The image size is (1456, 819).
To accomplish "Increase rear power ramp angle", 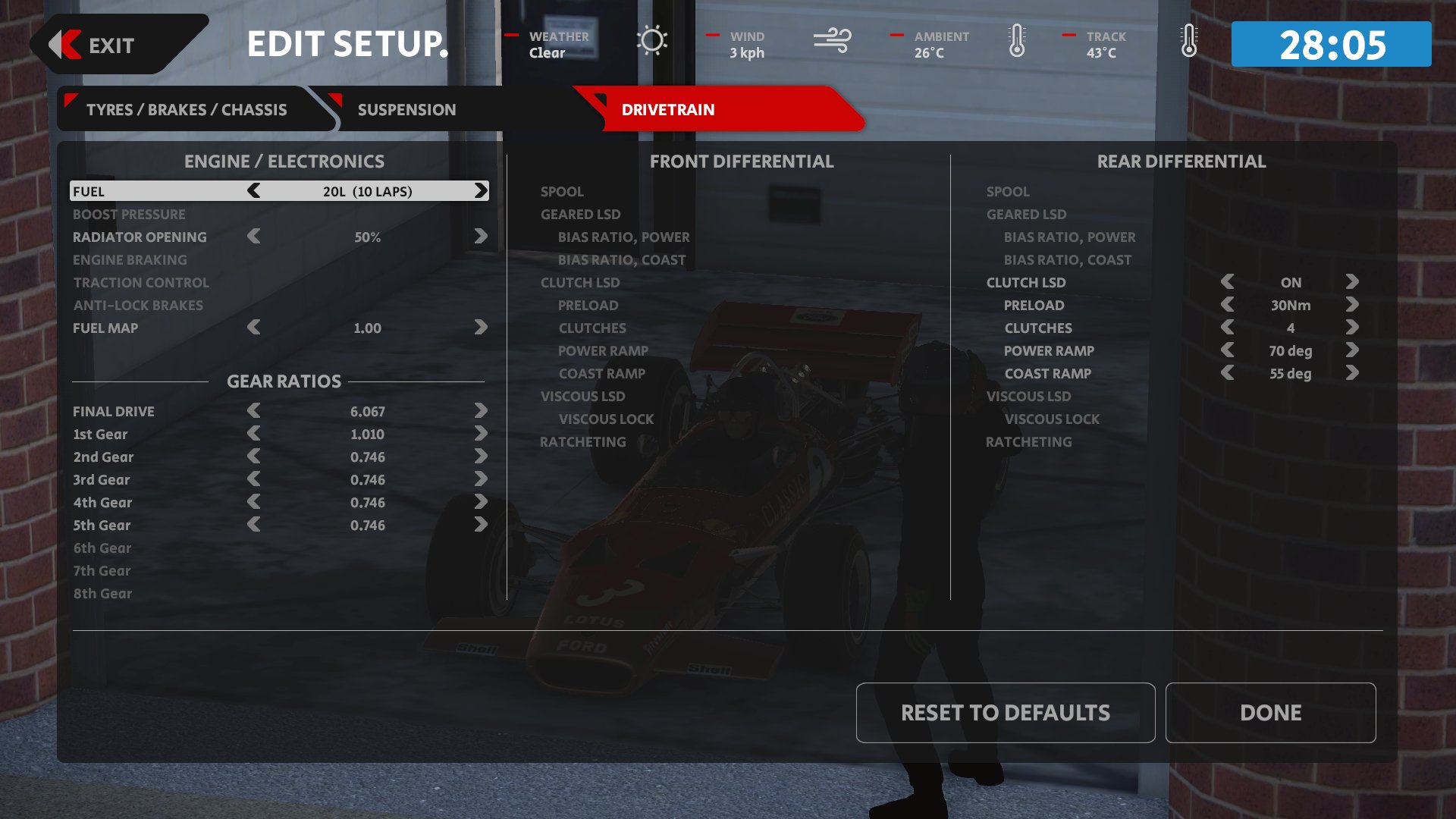I will (1352, 350).
